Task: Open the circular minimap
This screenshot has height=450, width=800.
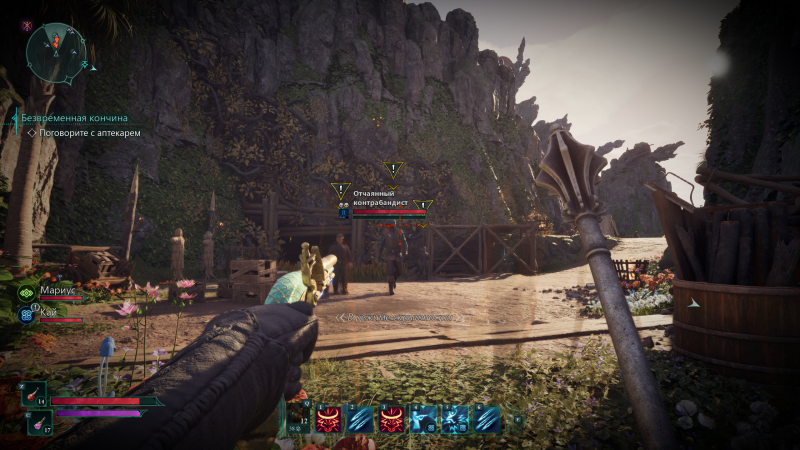Action: click(x=57, y=50)
